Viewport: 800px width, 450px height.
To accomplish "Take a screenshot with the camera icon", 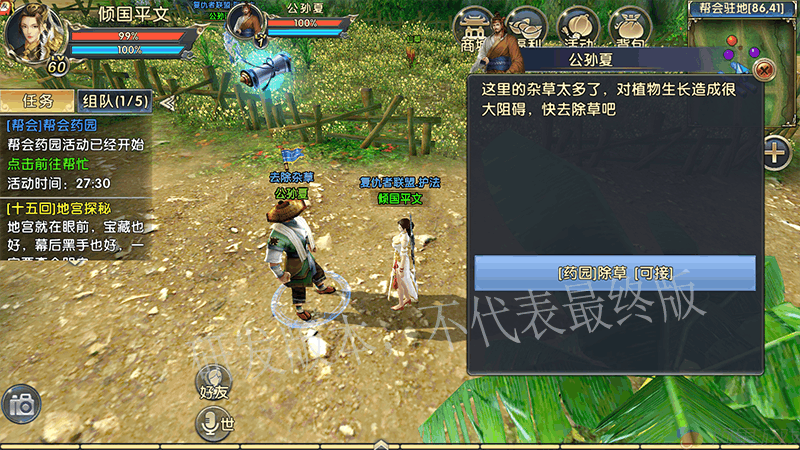I will point(20,404).
